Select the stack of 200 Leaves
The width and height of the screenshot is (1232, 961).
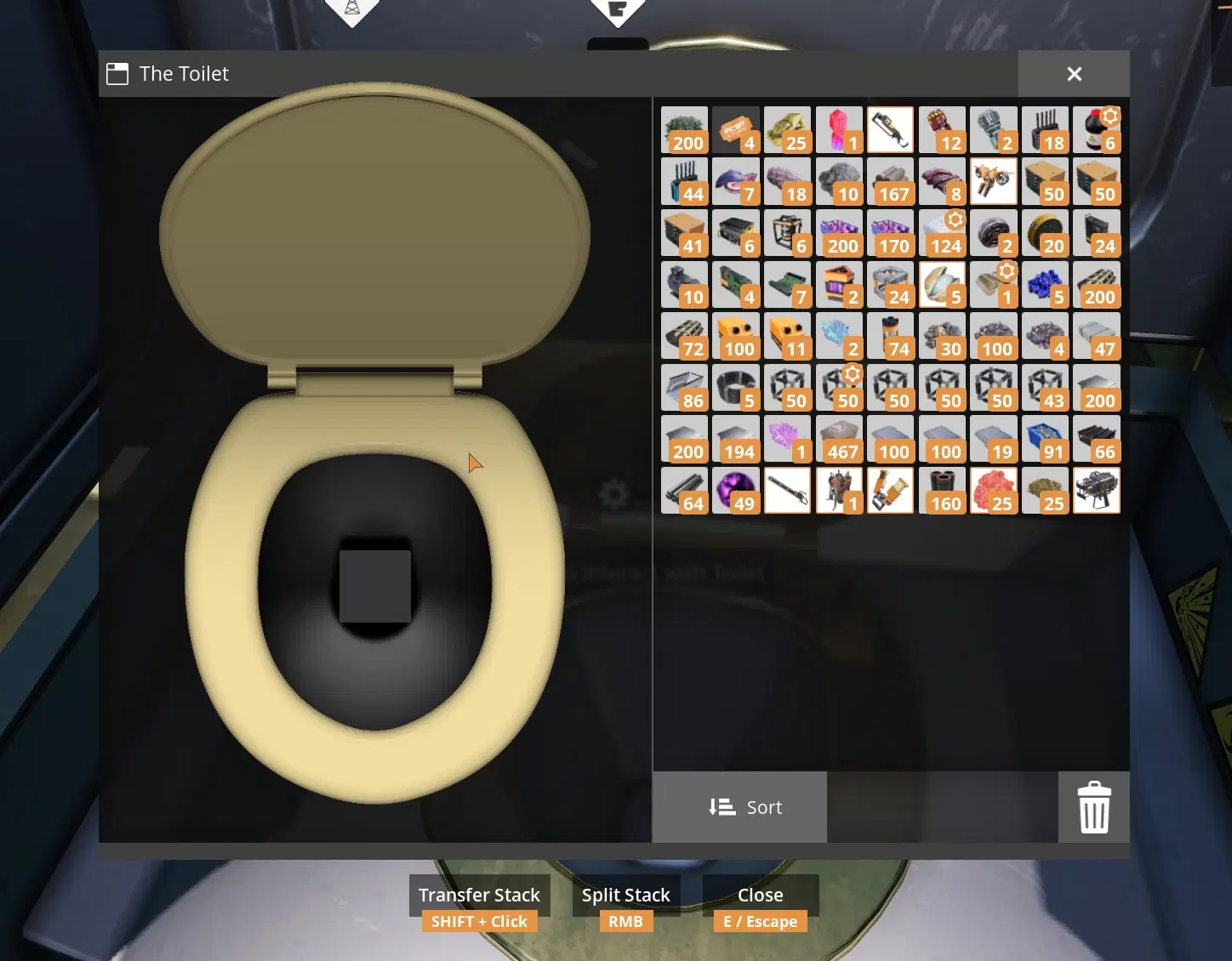tap(685, 129)
